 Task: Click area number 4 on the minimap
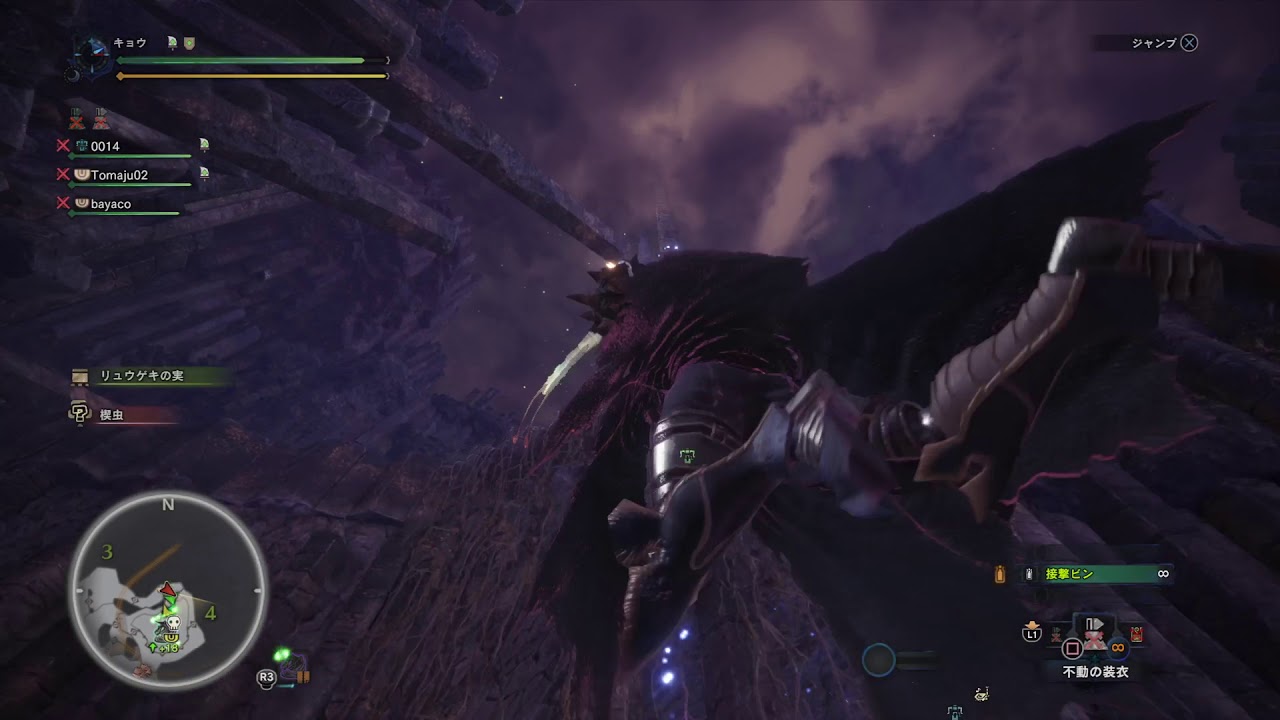211,613
